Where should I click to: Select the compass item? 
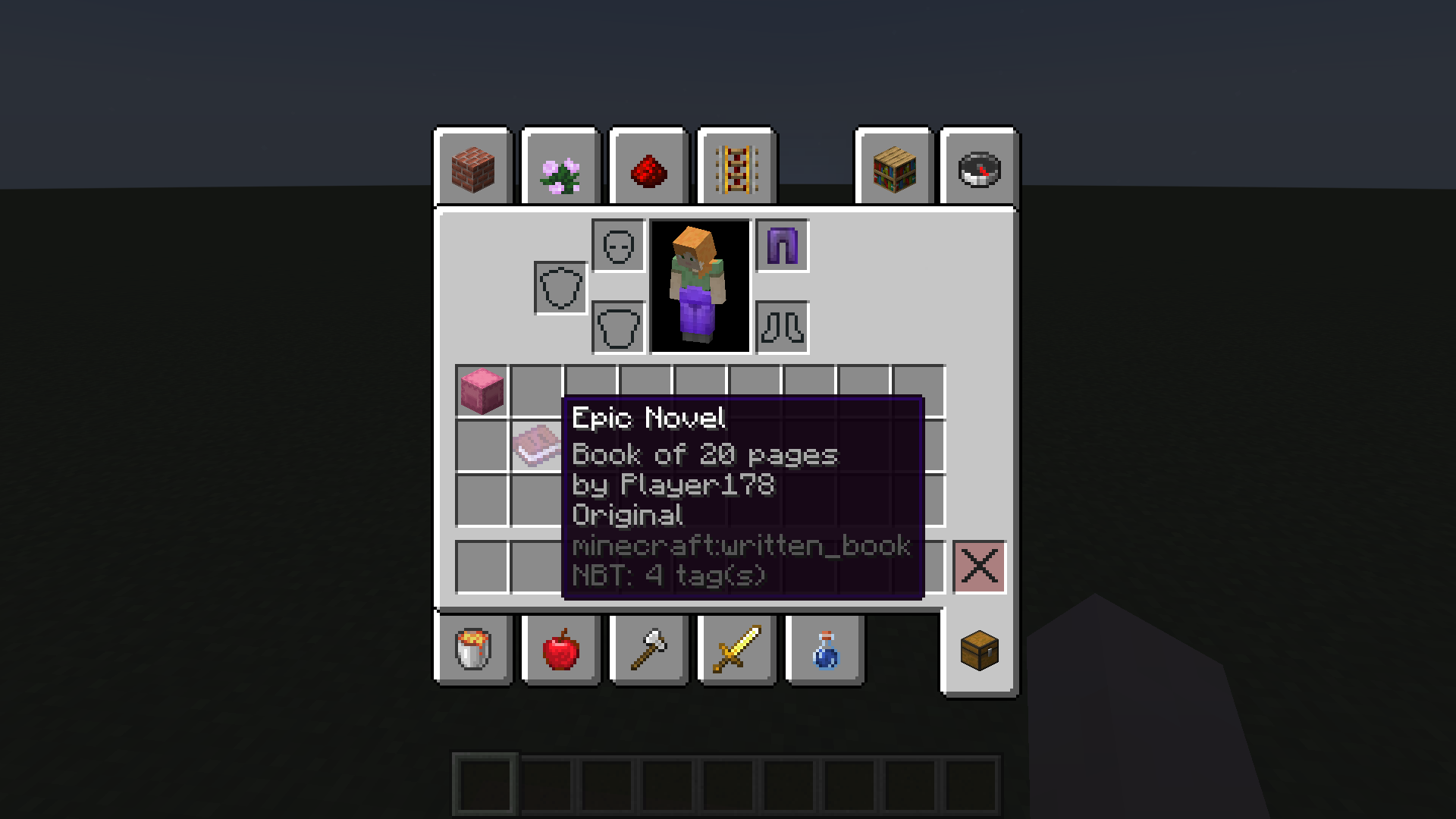[977, 168]
